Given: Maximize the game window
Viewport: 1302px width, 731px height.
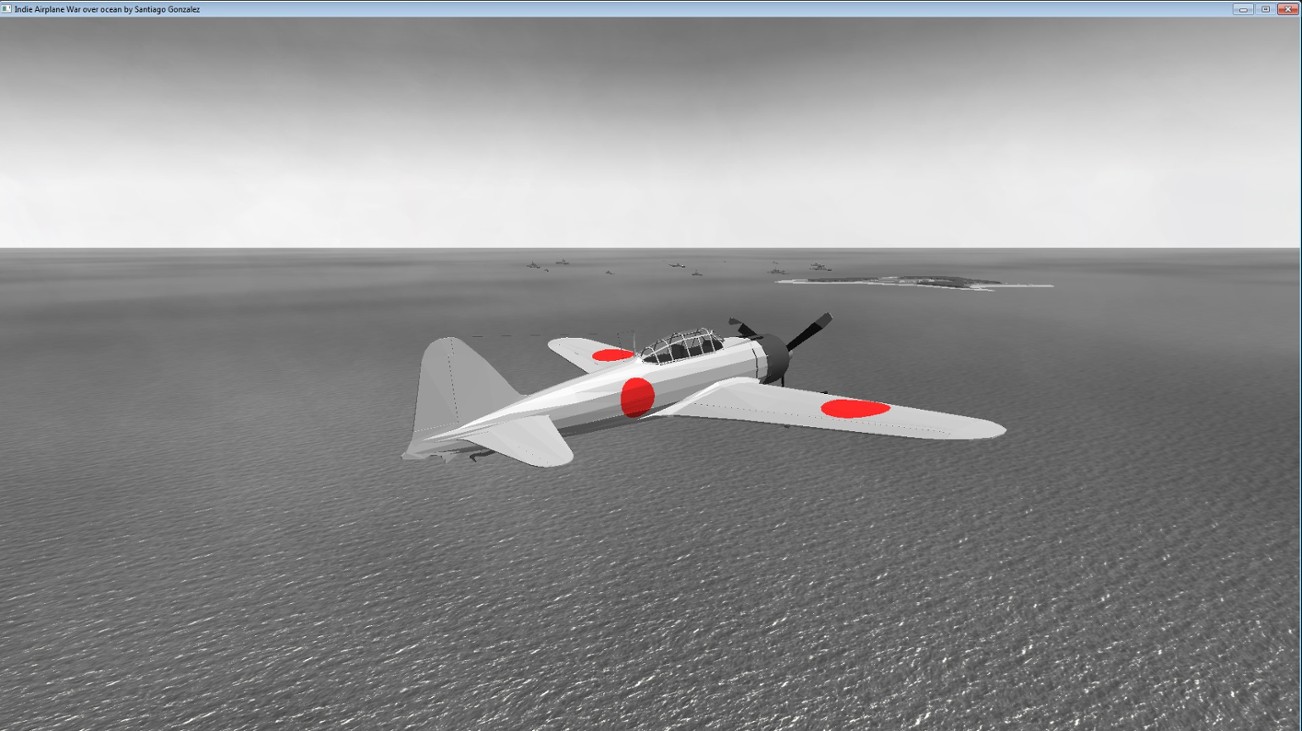Looking at the screenshot, I should point(1264,7).
